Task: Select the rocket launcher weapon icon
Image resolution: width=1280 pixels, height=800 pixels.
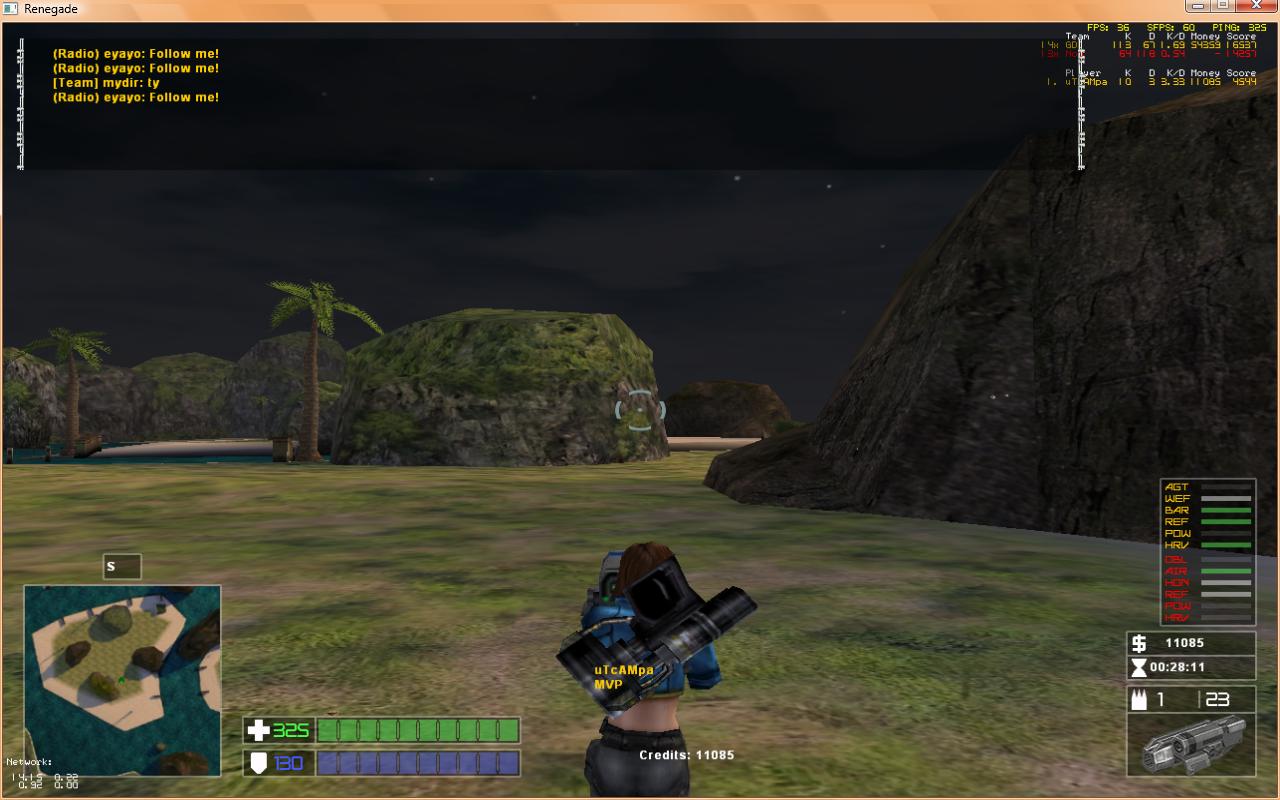Action: point(1190,745)
